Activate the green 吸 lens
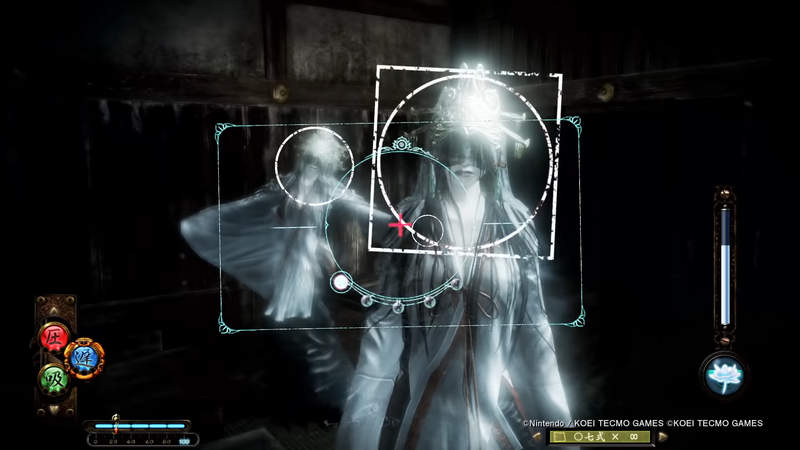Viewport: 800px width, 450px height. tap(54, 379)
